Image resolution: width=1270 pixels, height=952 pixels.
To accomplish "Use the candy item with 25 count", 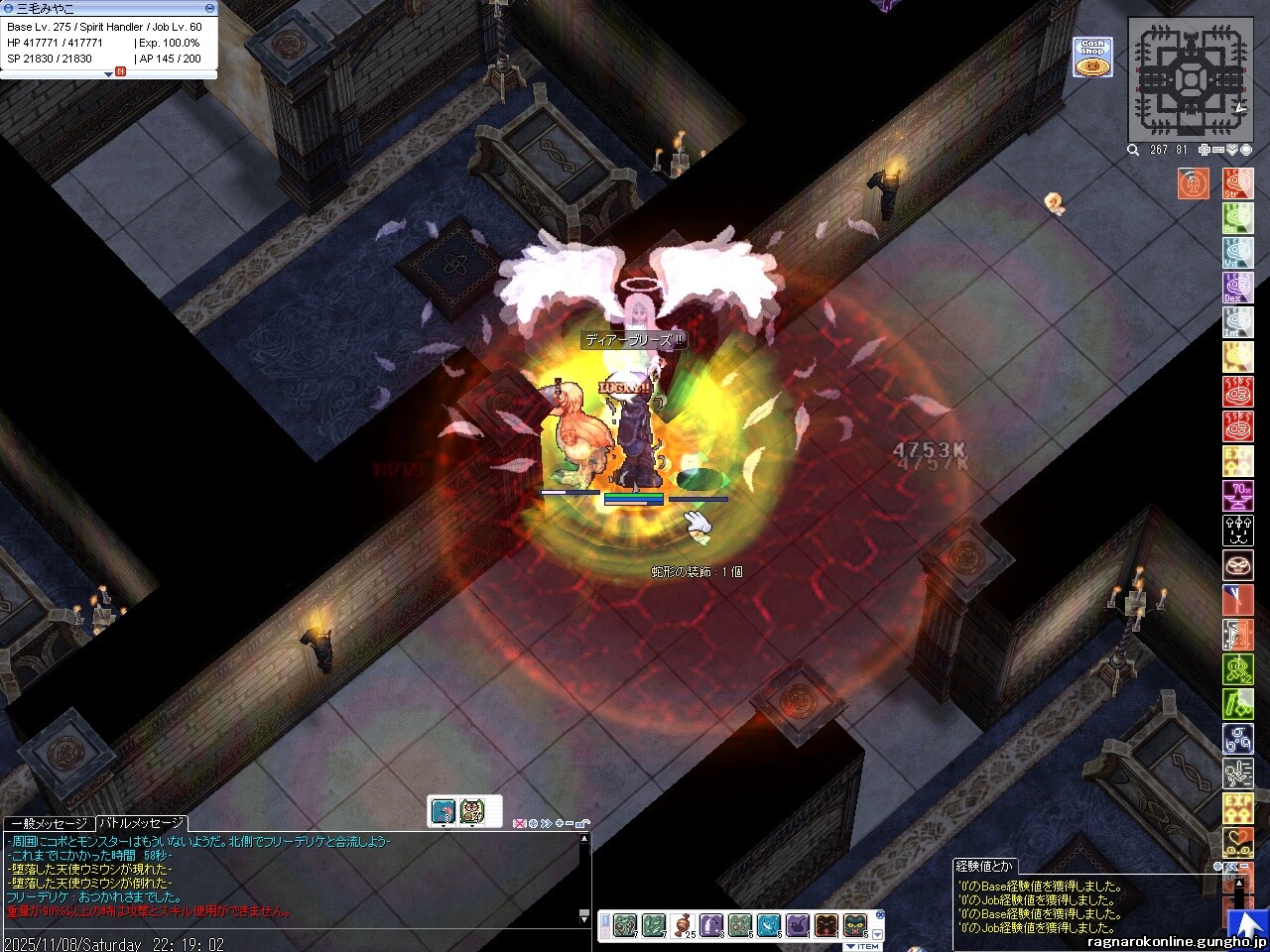I will tap(684, 926).
